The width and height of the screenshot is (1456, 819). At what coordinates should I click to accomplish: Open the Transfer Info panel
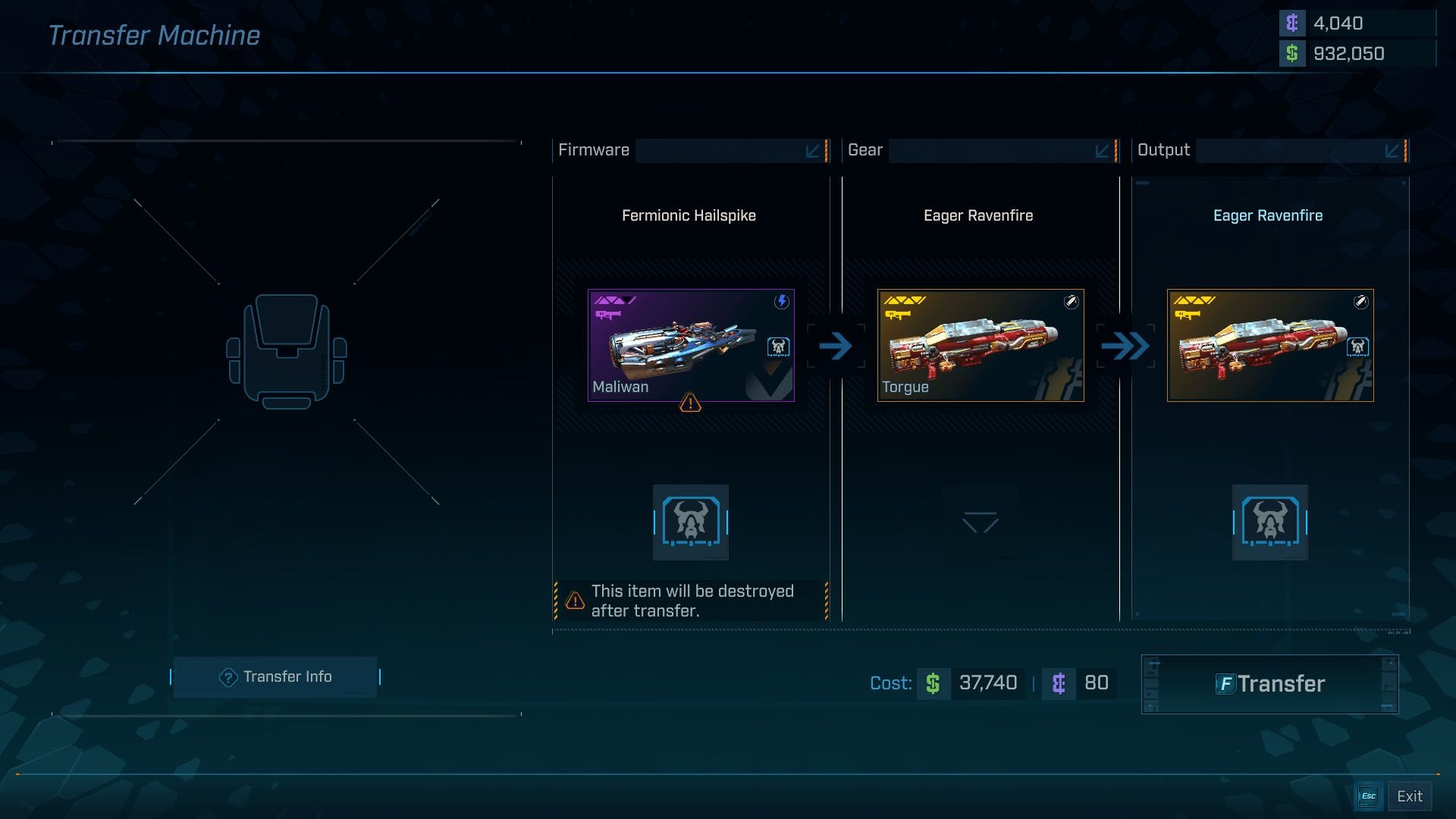point(275,676)
